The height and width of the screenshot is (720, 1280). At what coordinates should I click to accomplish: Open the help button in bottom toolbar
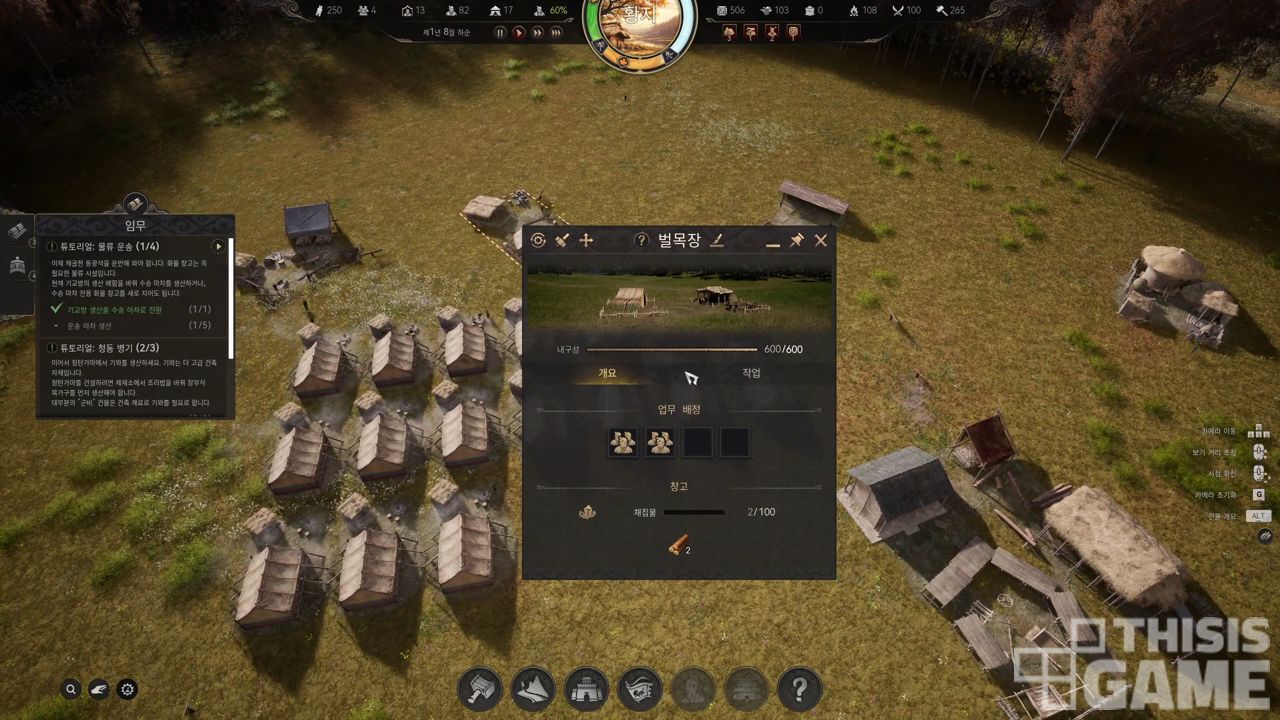(799, 689)
